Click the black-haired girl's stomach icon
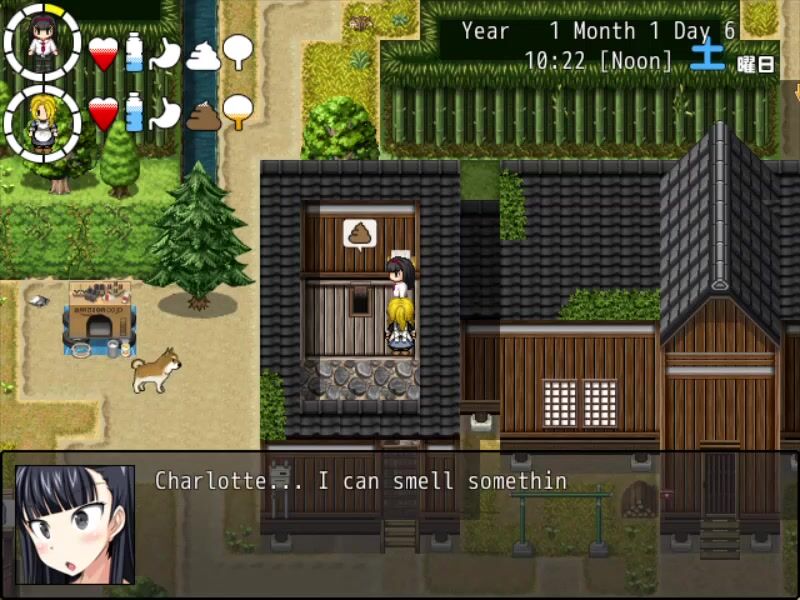This screenshot has width=800, height=600. click(x=165, y=54)
